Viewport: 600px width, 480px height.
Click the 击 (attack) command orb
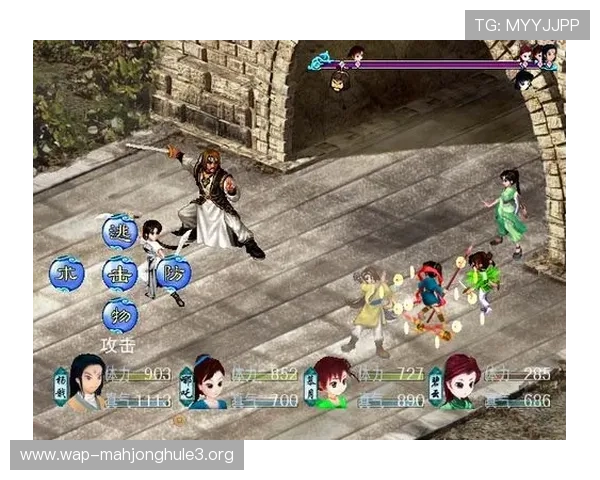coord(119,273)
